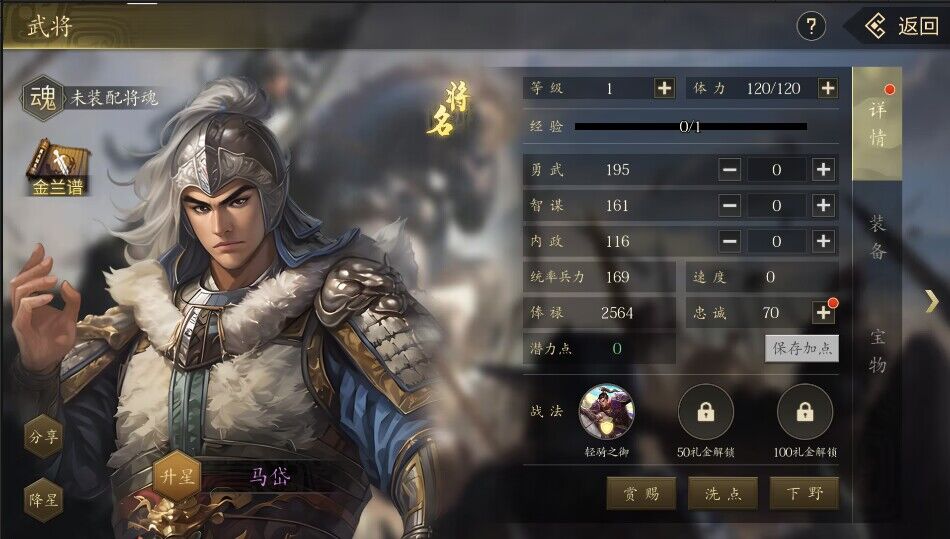Raise 忠诚 loyalty with the plus button
The width and height of the screenshot is (950, 539).
click(x=823, y=313)
